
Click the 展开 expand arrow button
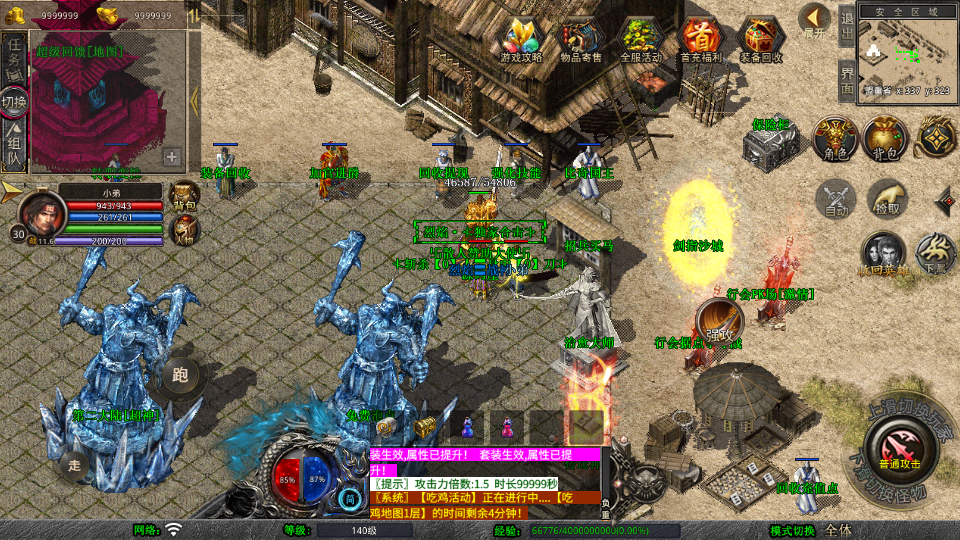coord(815,20)
